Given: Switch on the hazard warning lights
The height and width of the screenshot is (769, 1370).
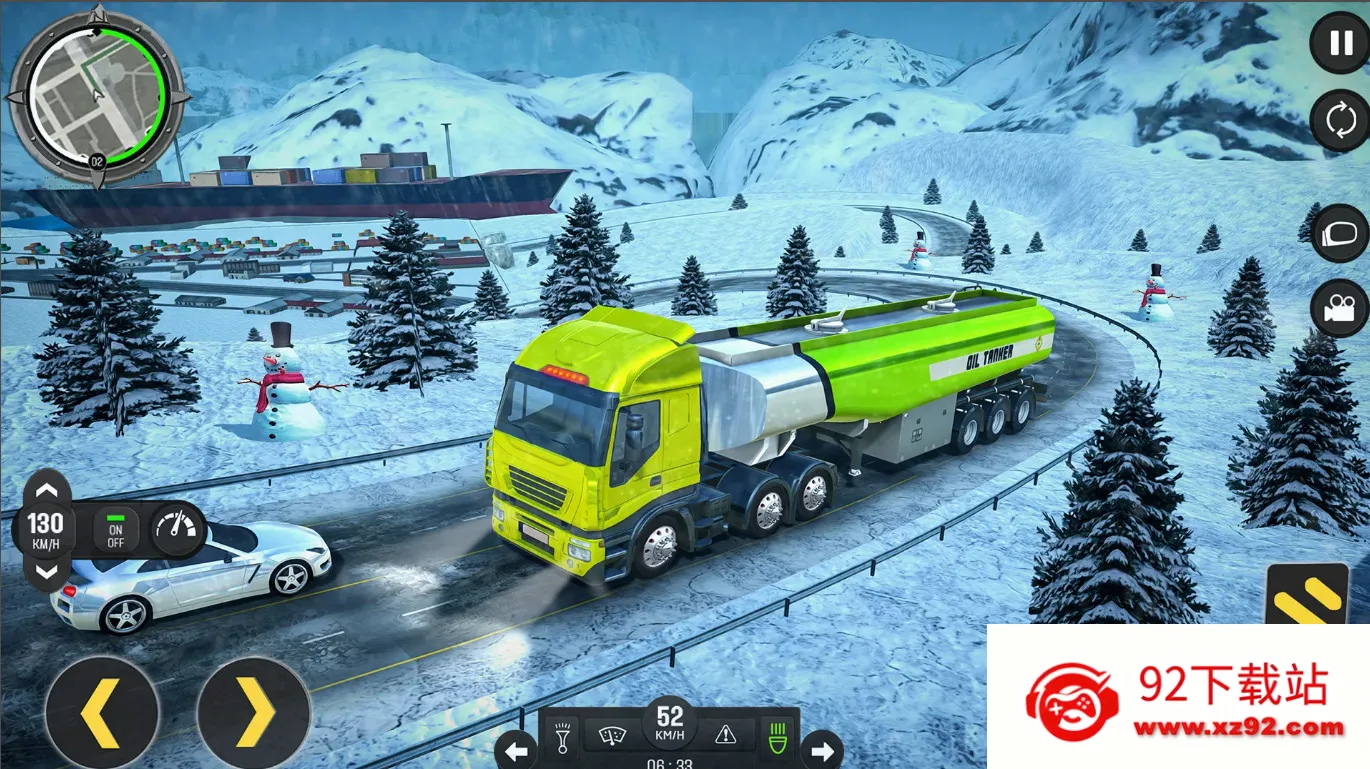Looking at the screenshot, I should tap(726, 736).
